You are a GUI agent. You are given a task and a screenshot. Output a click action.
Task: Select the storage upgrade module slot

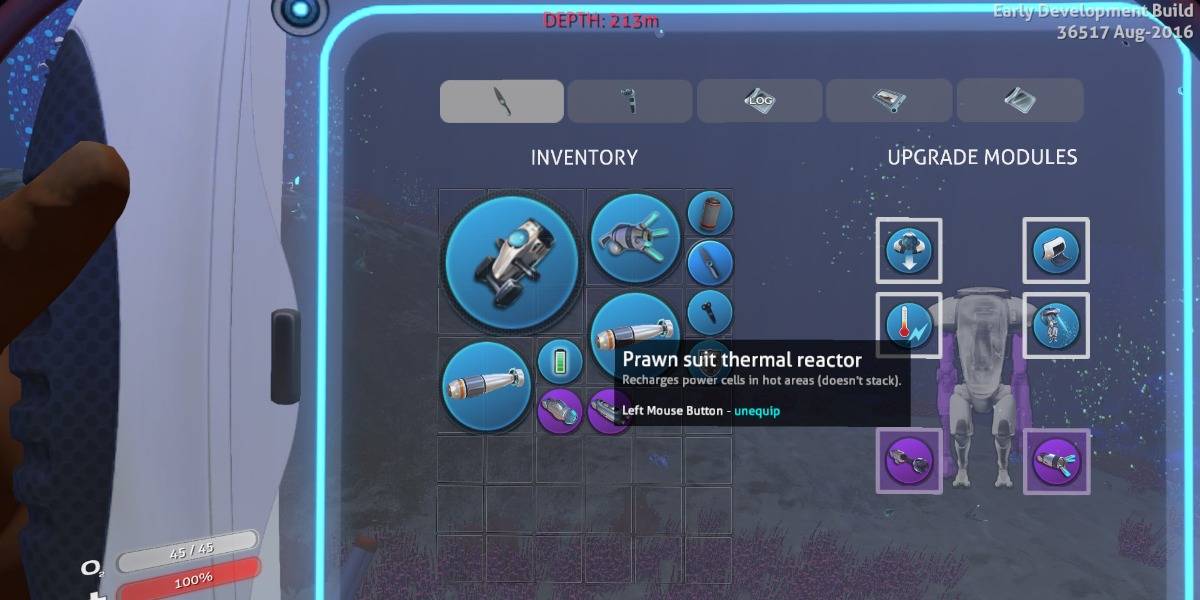pyautogui.click(x=1056, y=250)
